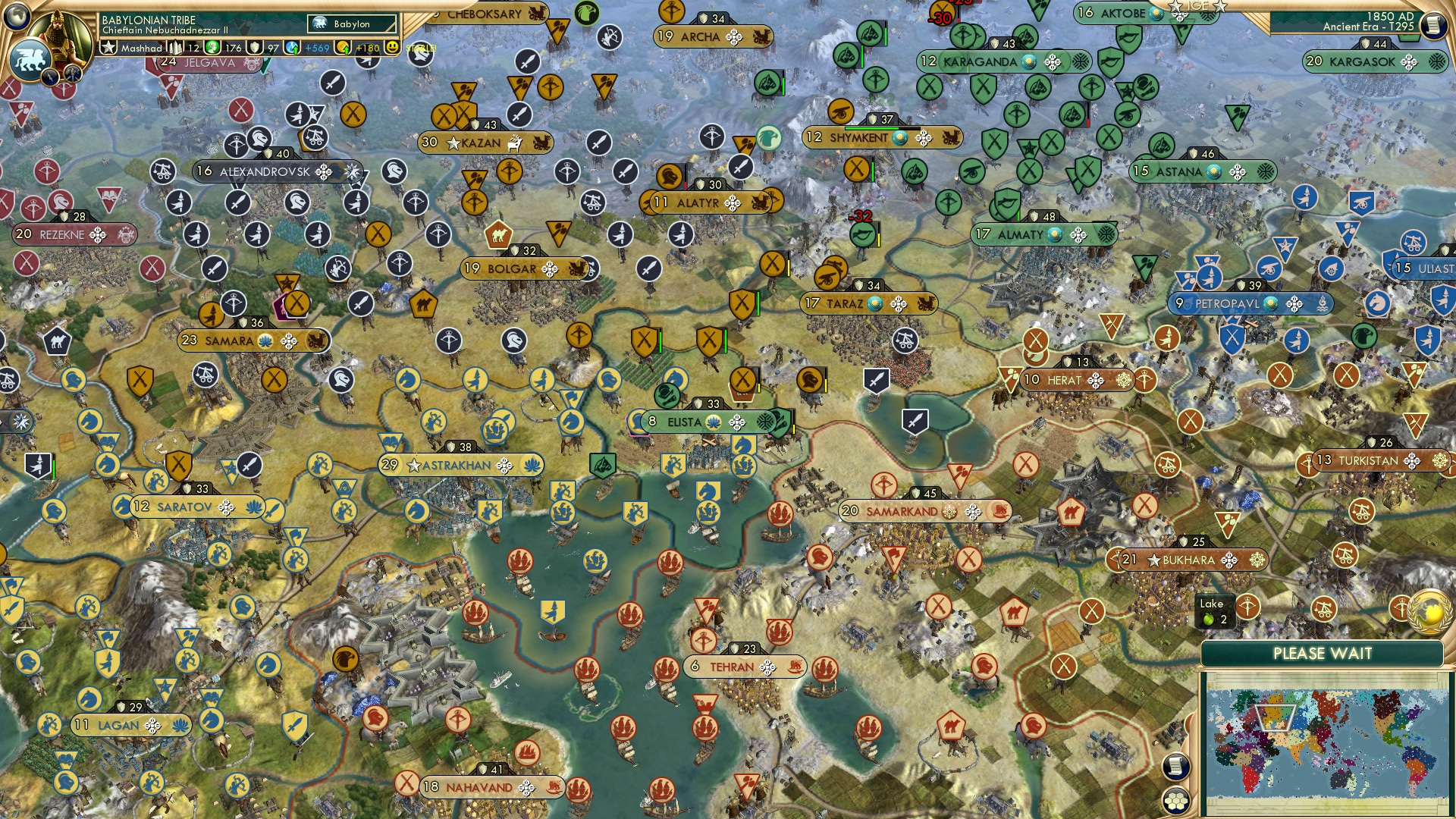The width and height of the screenshot is (1456, 819).
Task: Click the green science flask icon in top bar
Action: [212, 47]
